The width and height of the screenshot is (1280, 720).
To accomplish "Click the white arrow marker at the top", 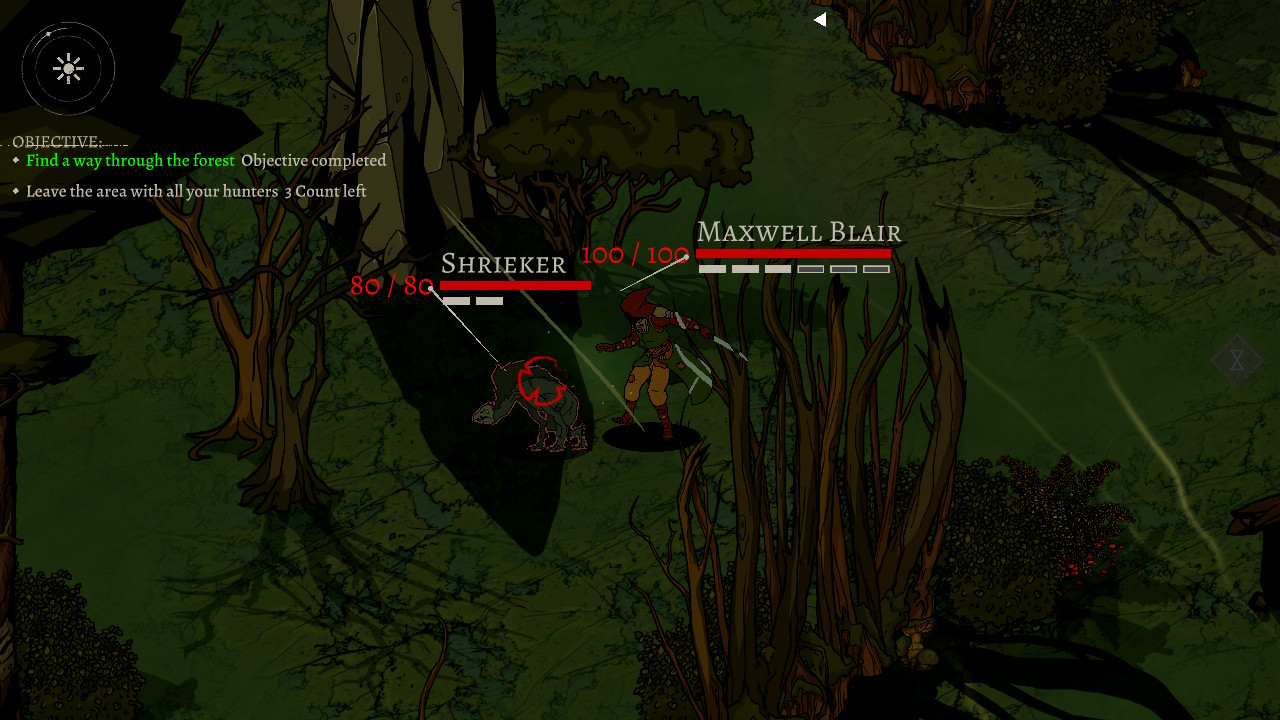I will pyautogui.click(x=820, y=19).
